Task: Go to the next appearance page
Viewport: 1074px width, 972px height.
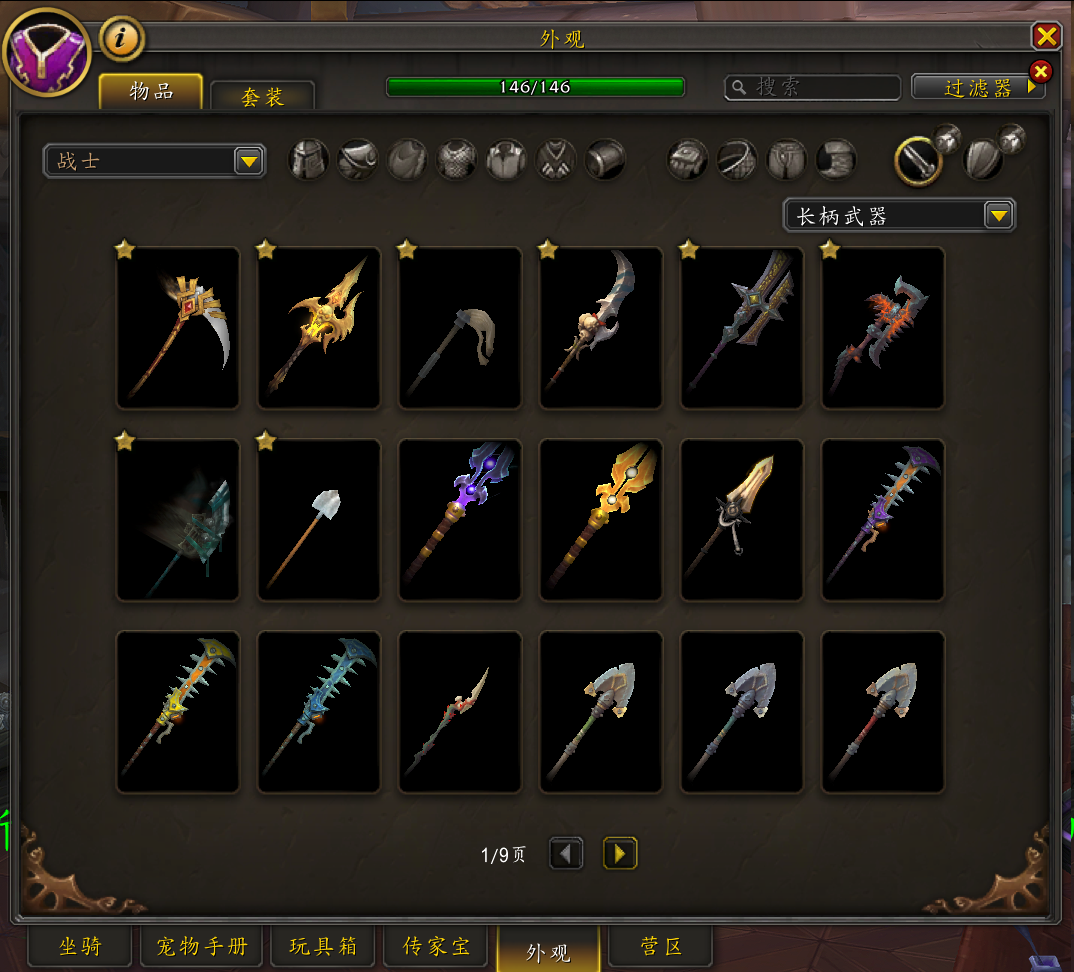Action: pos(620,853)
